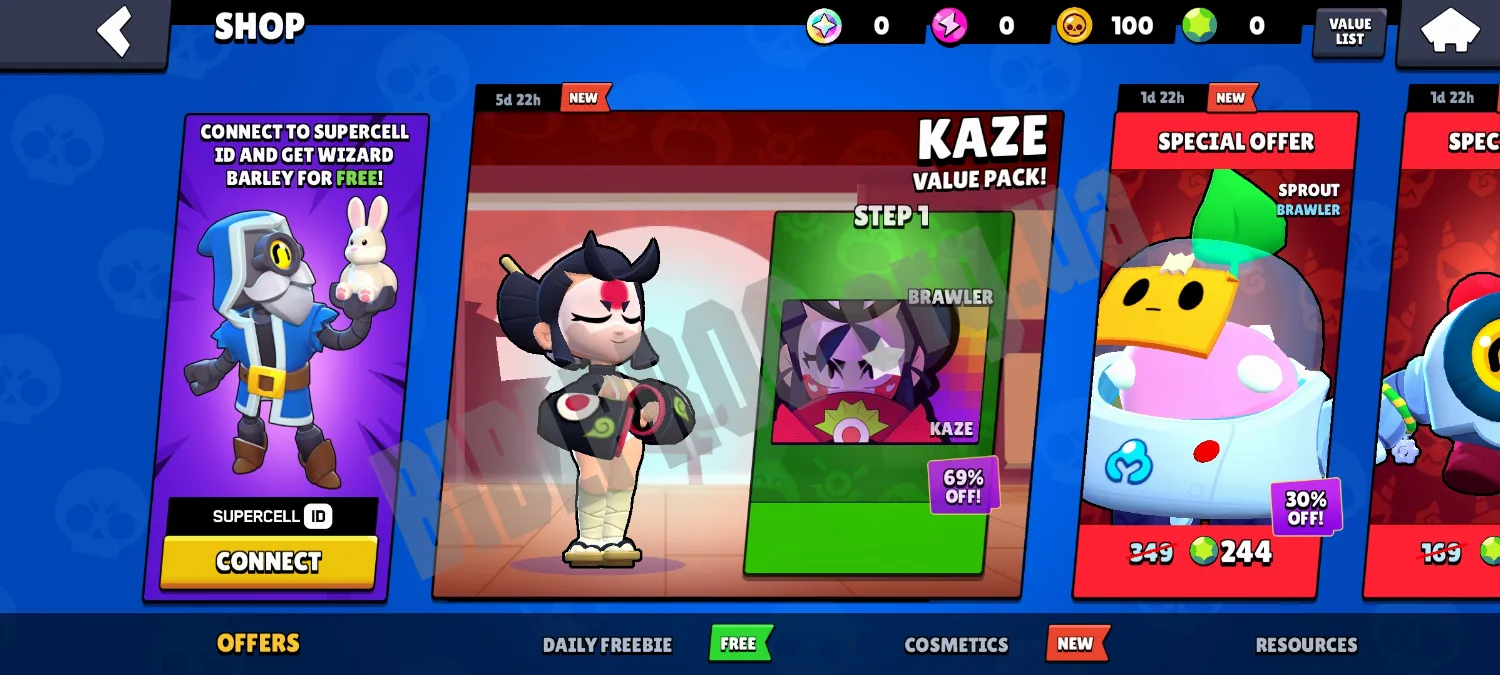Connect to Supercell ID
Viewport: 1500px width, 675px height.
tap(268, 562)
